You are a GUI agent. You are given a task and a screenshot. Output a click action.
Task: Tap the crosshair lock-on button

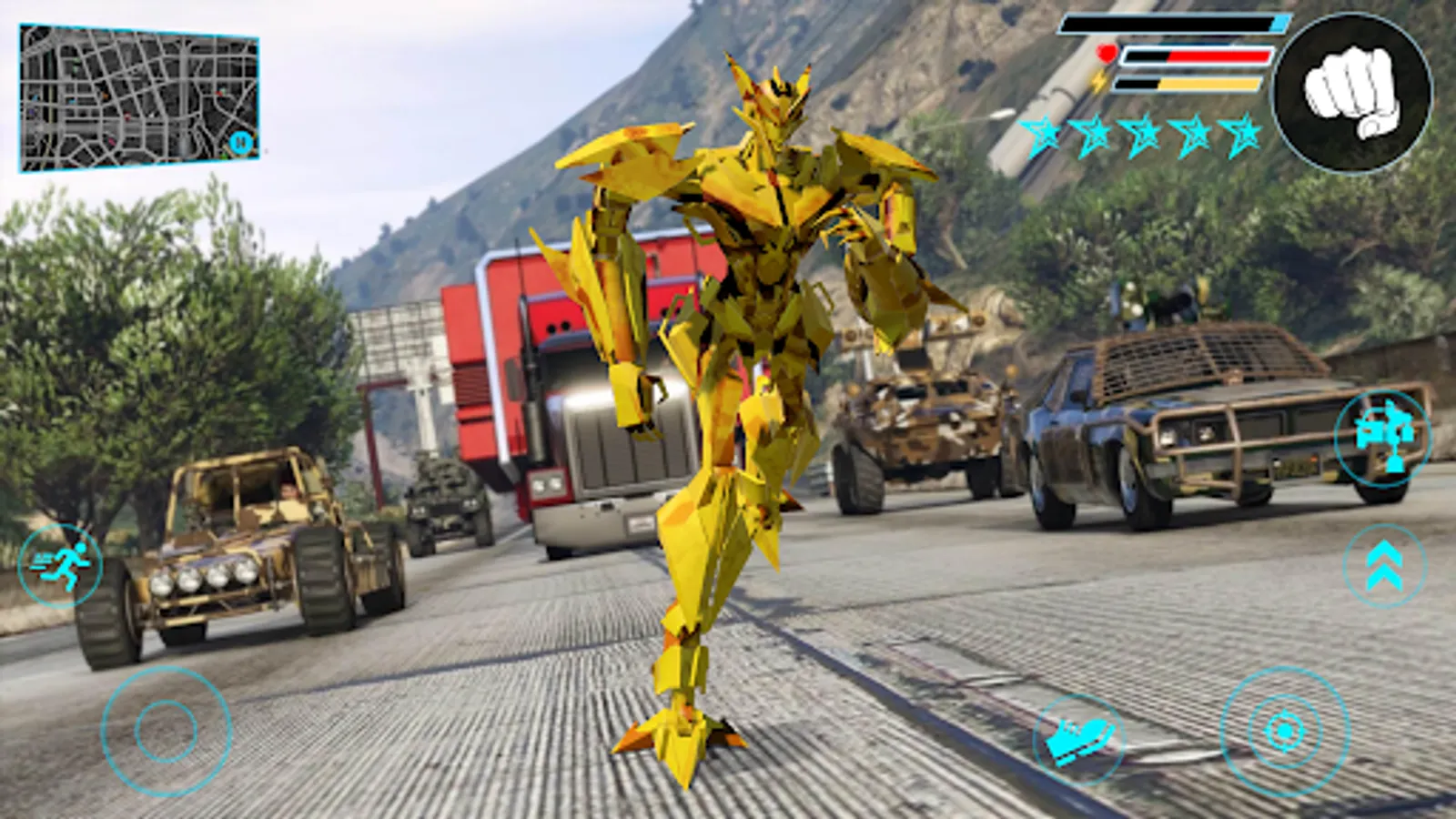1283,728
